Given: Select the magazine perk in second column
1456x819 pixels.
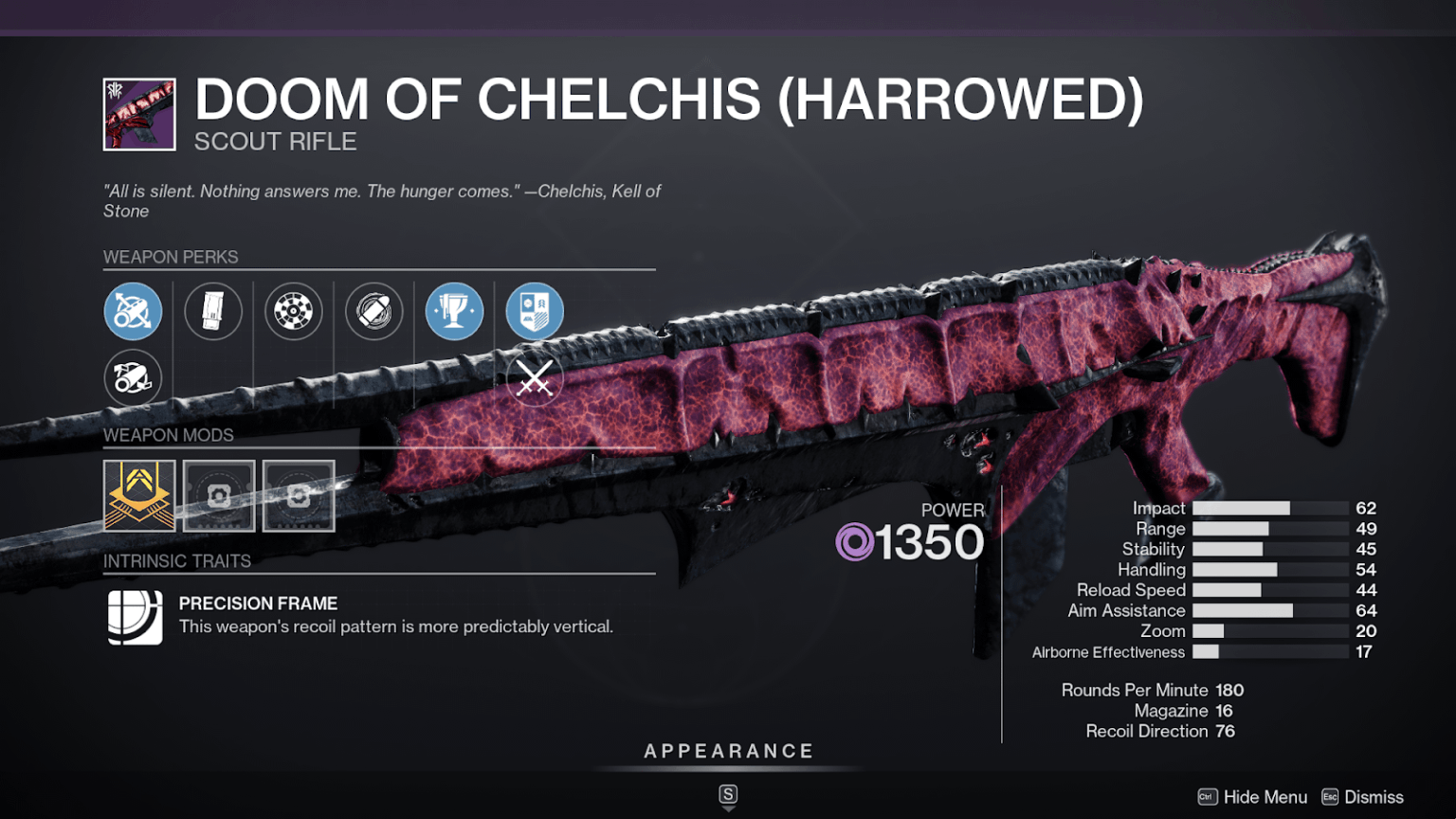Looking at the screenshot, I should [x=213, y=311].
